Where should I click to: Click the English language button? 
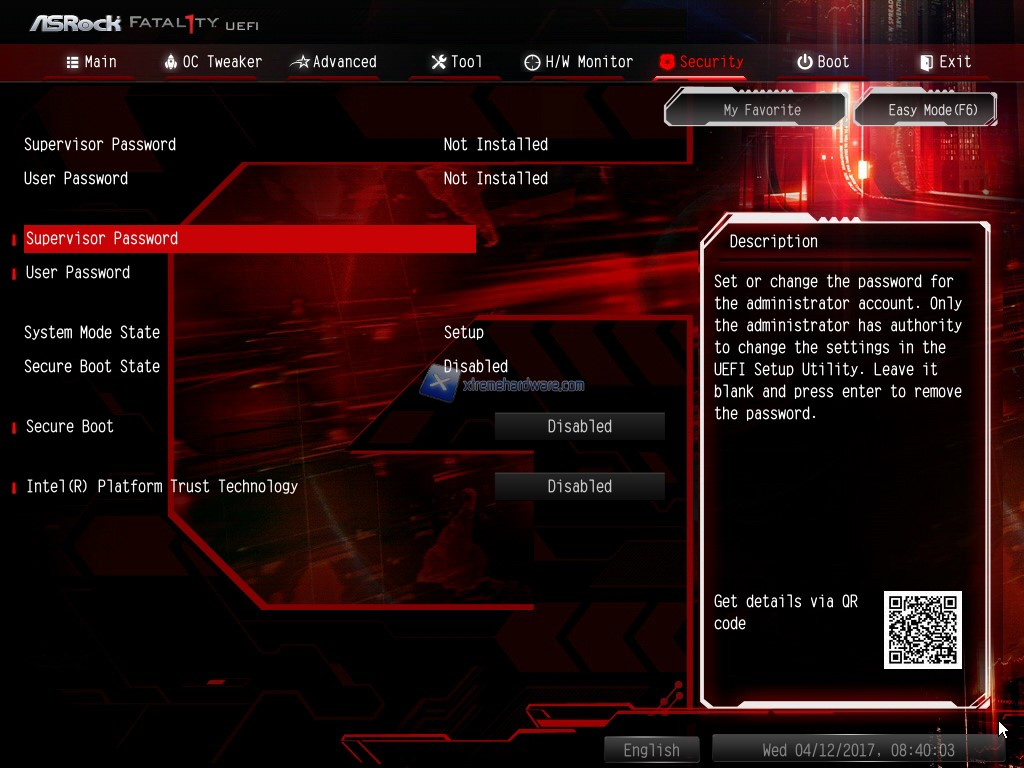point(651,750)
